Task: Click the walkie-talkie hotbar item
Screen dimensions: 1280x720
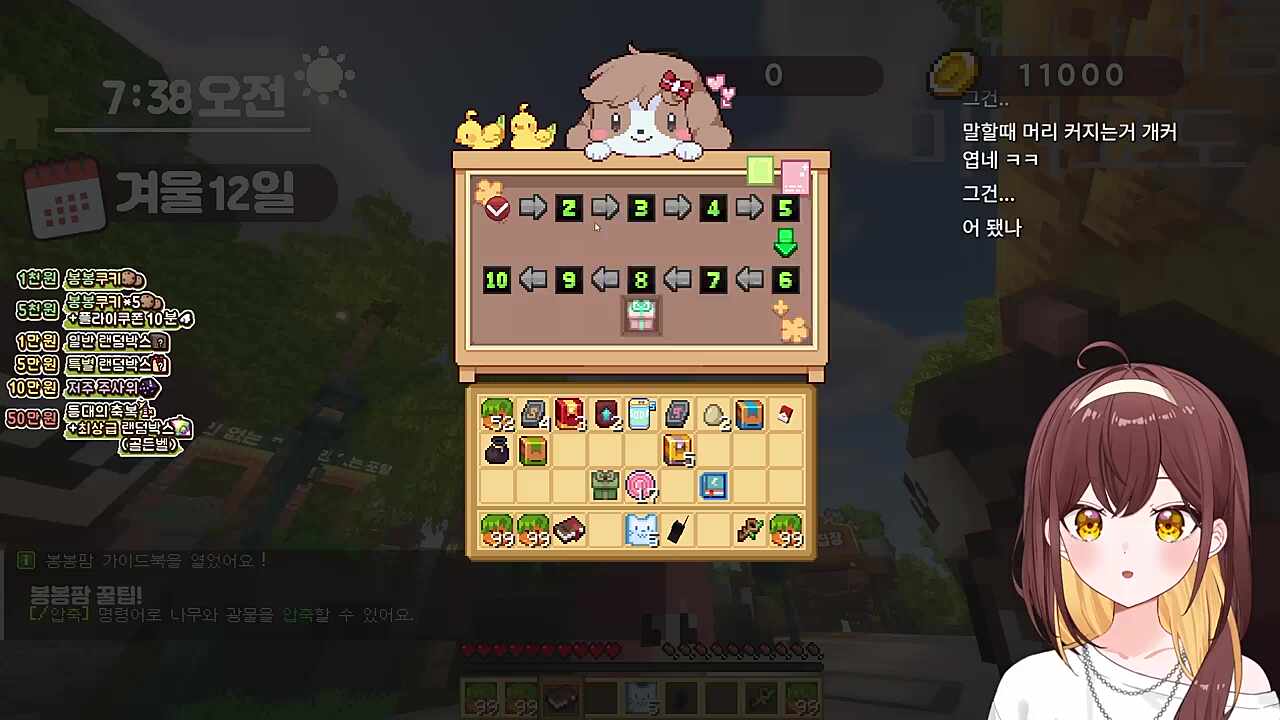Action: [676, 530]
